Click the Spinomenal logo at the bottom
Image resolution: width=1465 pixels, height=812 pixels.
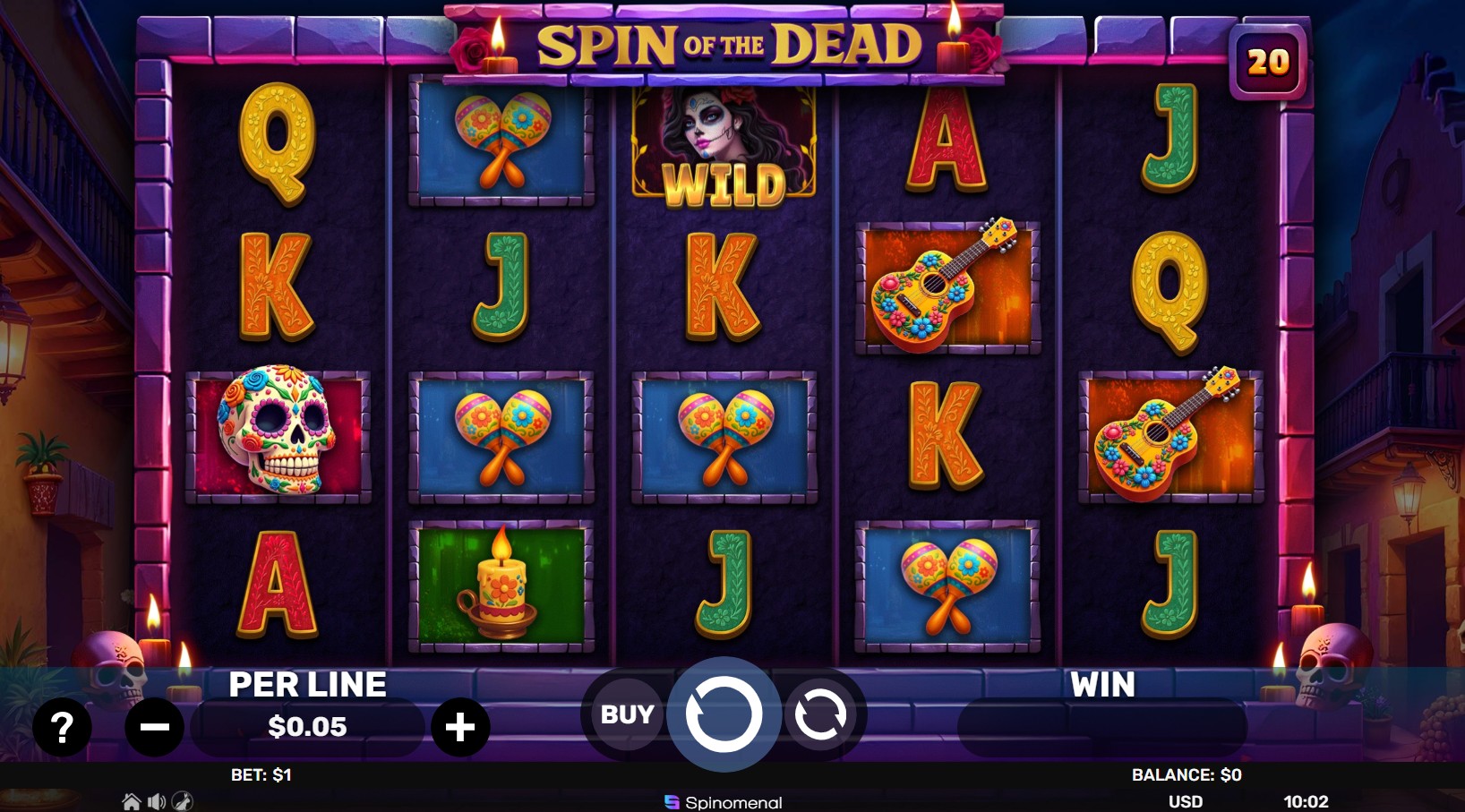[724, 802]
